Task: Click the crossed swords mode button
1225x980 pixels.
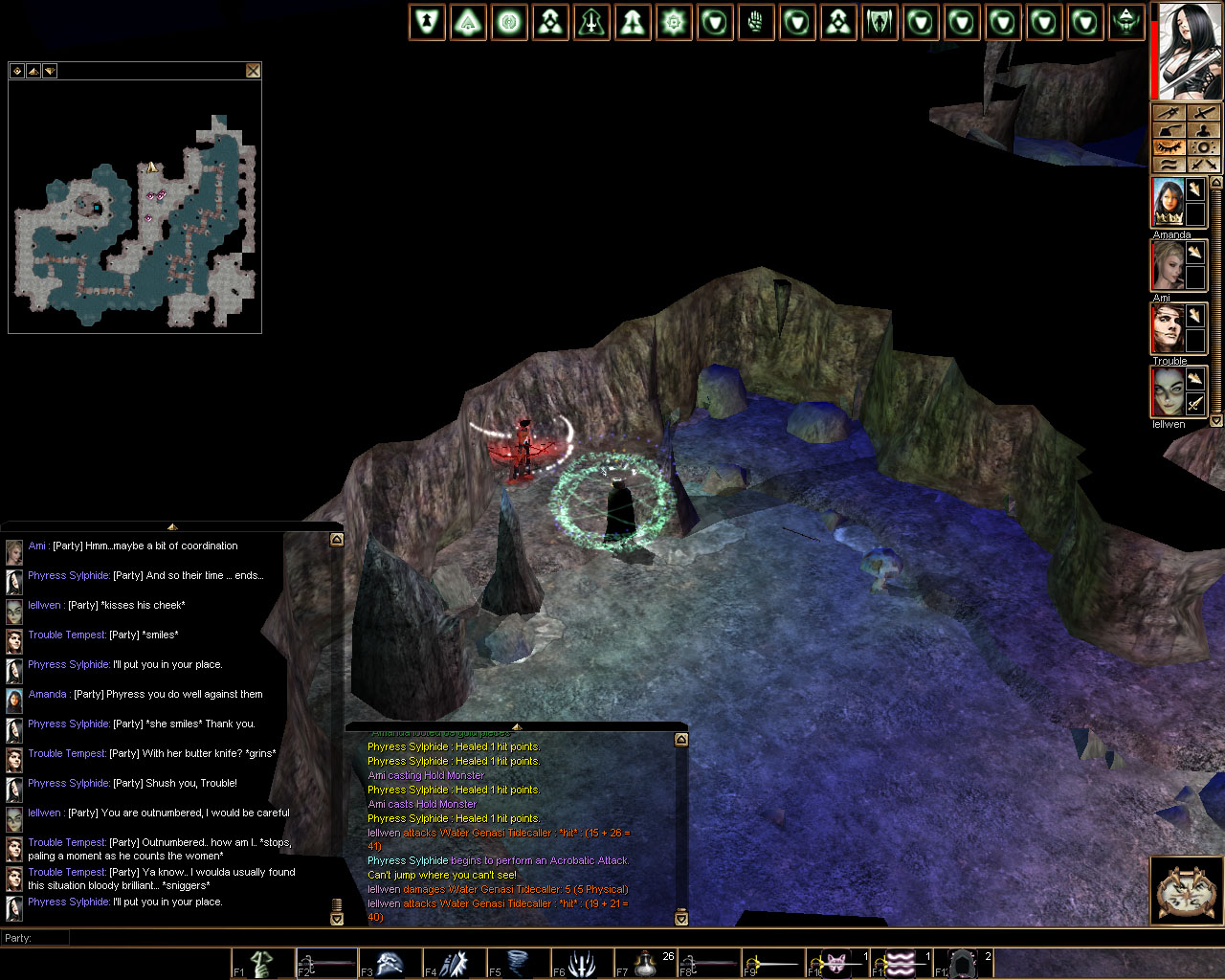Action: (x=1203, y=165)
